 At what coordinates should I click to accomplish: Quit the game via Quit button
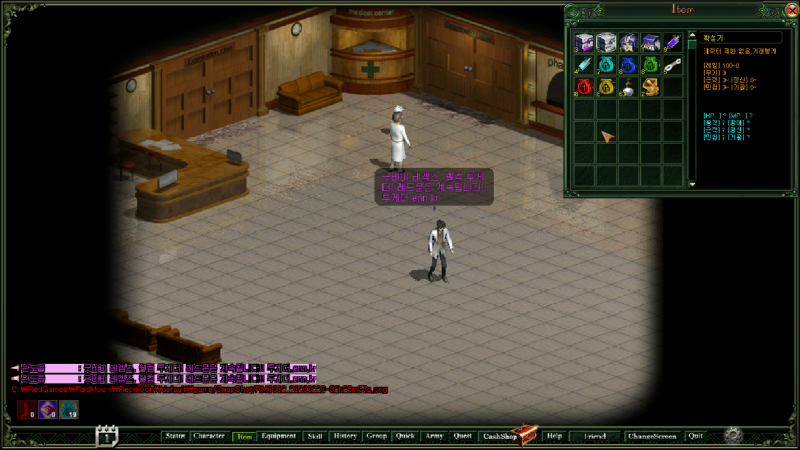click(696, 436)
